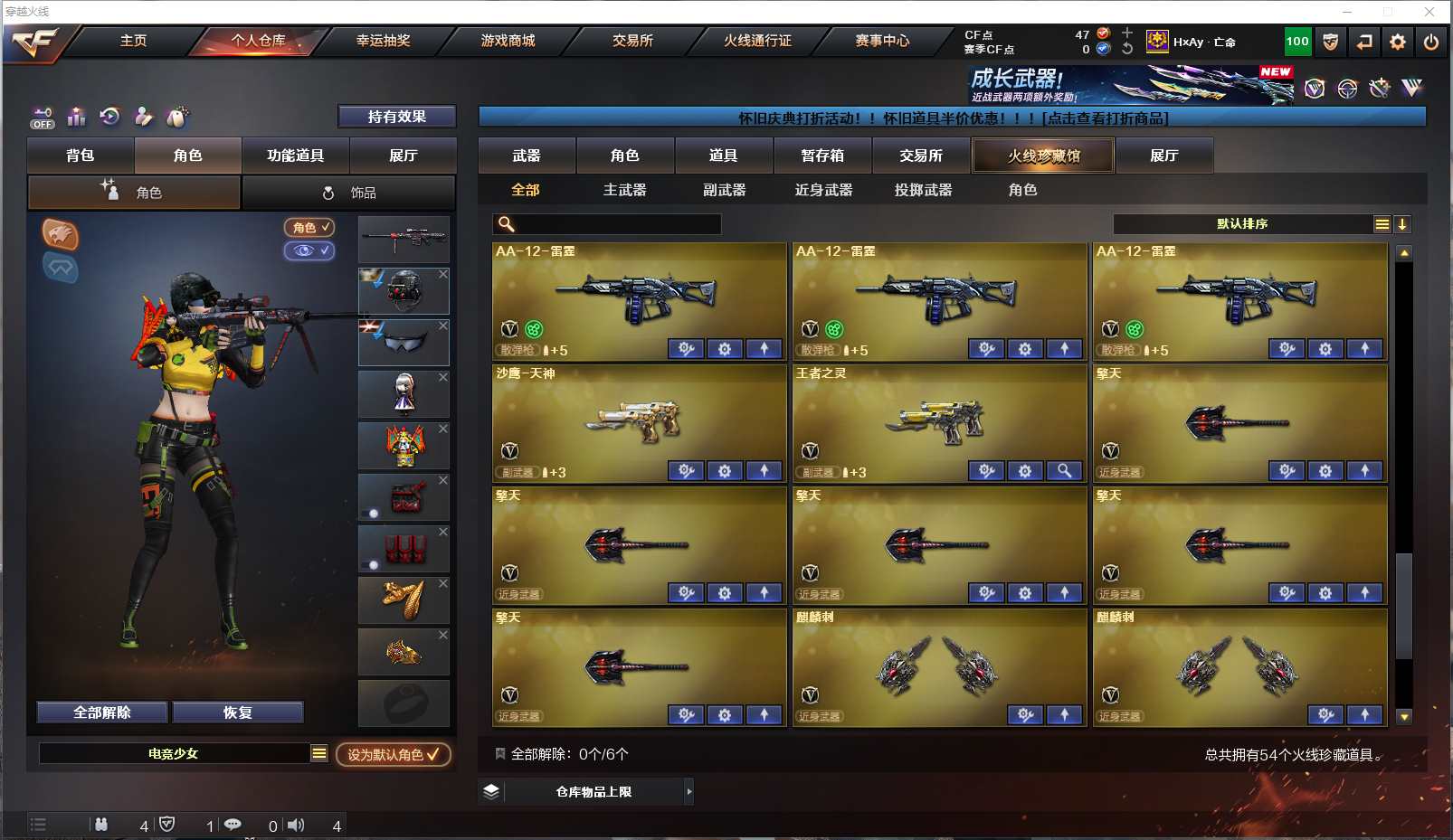Viewport: 1453px width, 840px height.
Task: Open settings with the gear icon
Action: coord(1398,42)
